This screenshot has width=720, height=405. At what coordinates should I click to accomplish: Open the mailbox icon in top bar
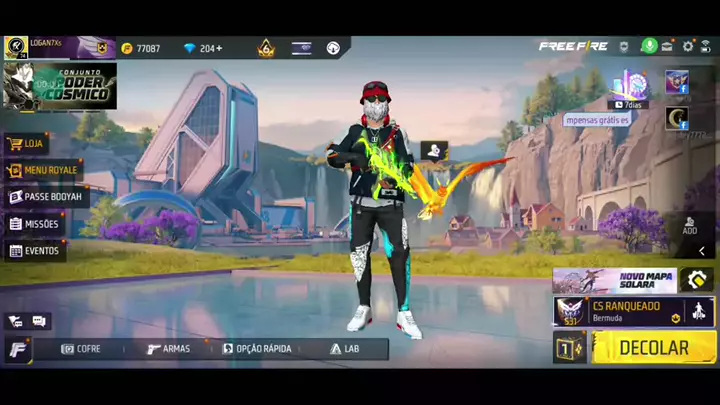tap(667, 47)
